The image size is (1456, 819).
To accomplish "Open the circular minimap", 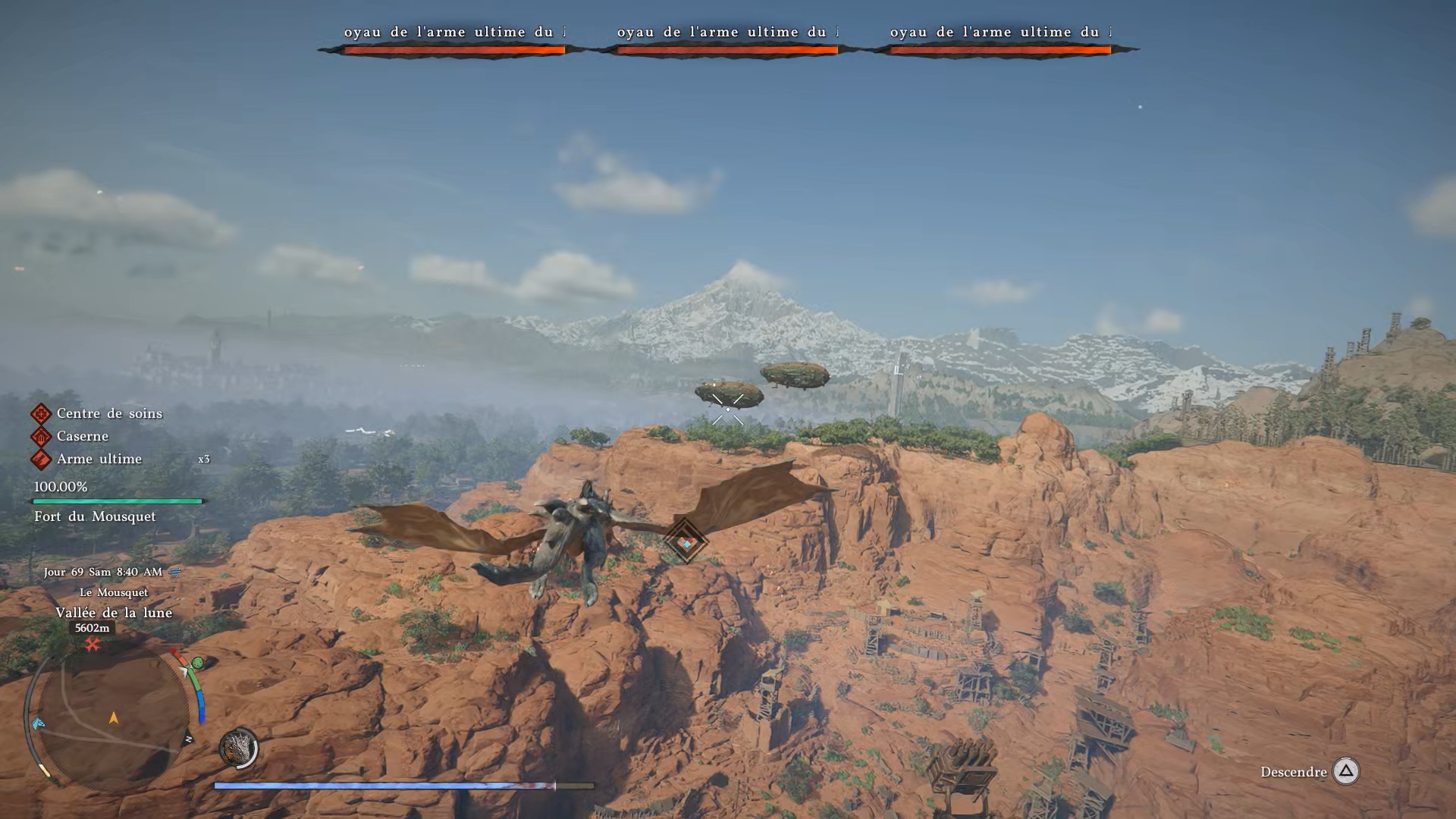I will (112, 717).
